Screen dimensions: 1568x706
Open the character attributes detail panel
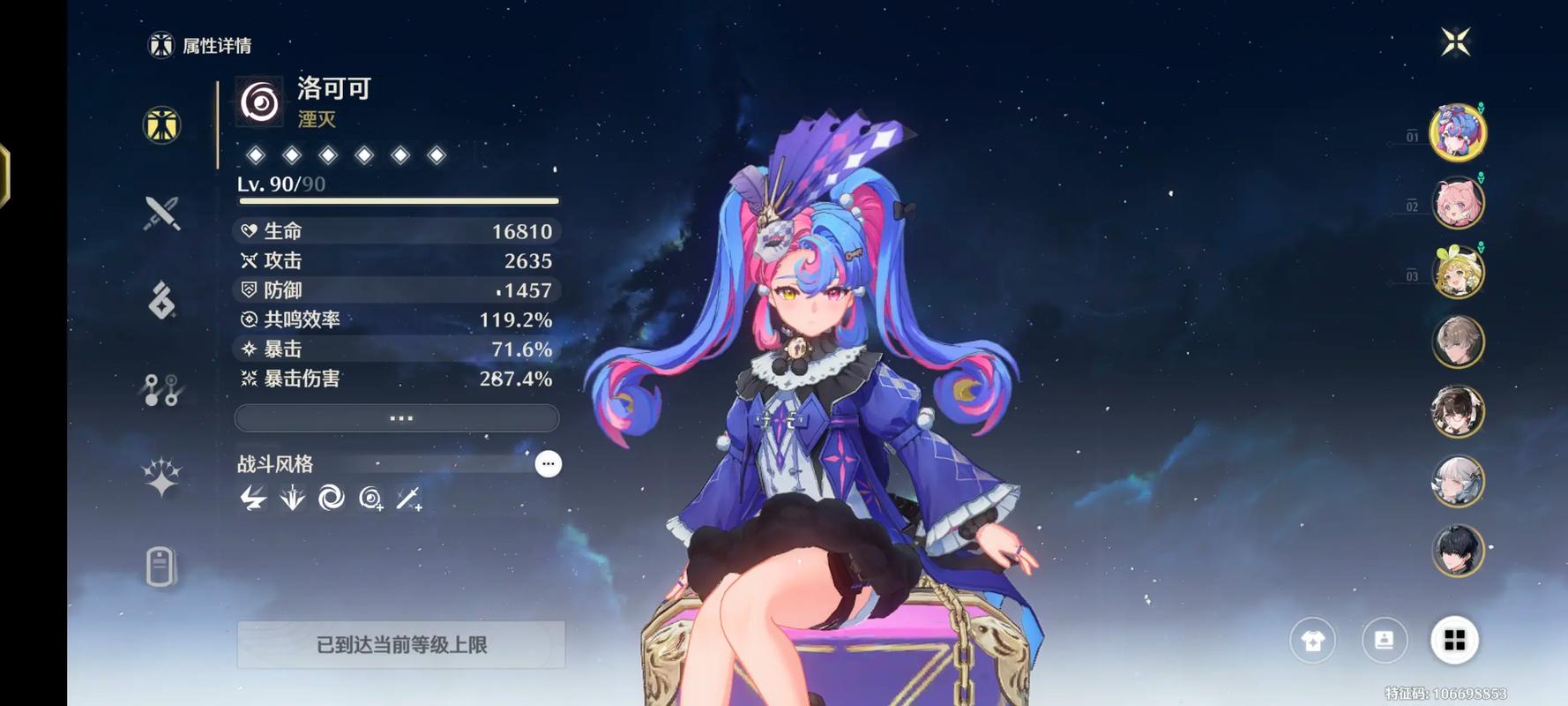tap(161, 126)
